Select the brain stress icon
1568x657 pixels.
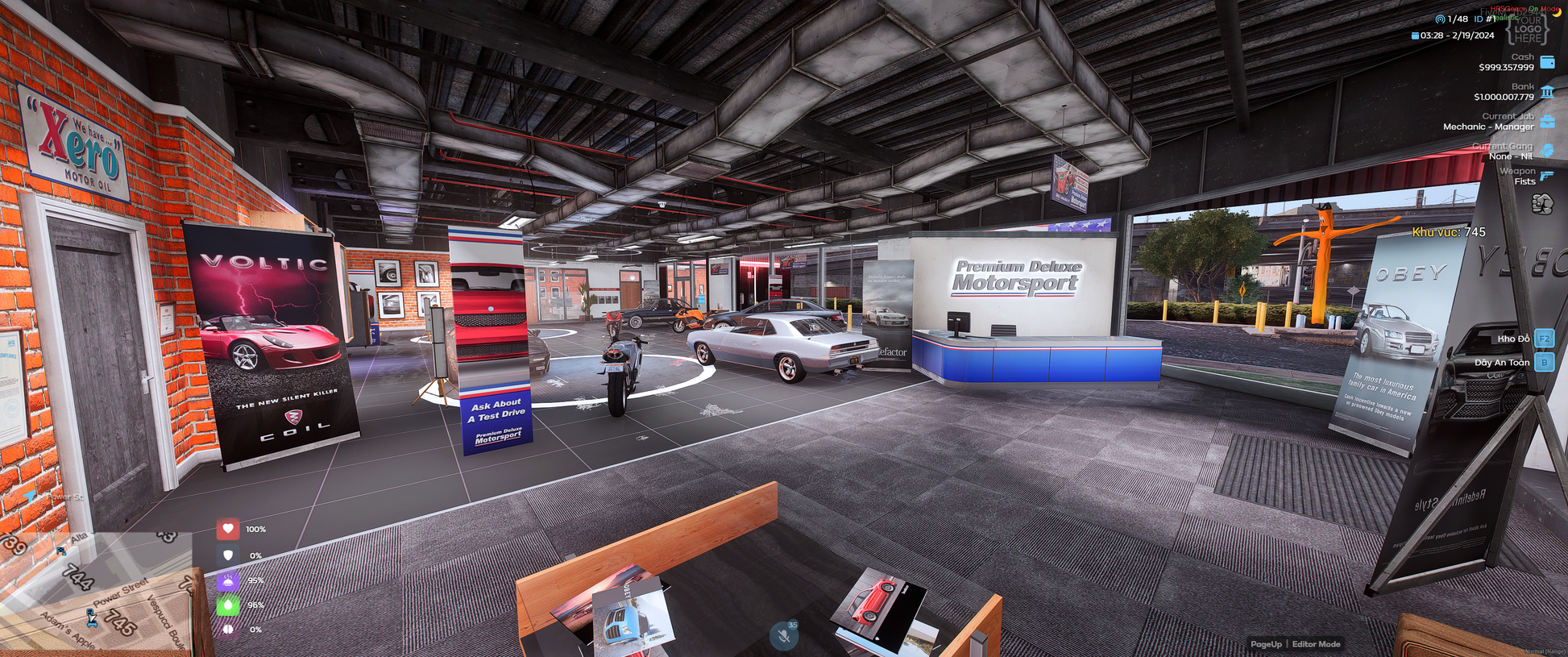pyautogui.click(x=228, y=629)
